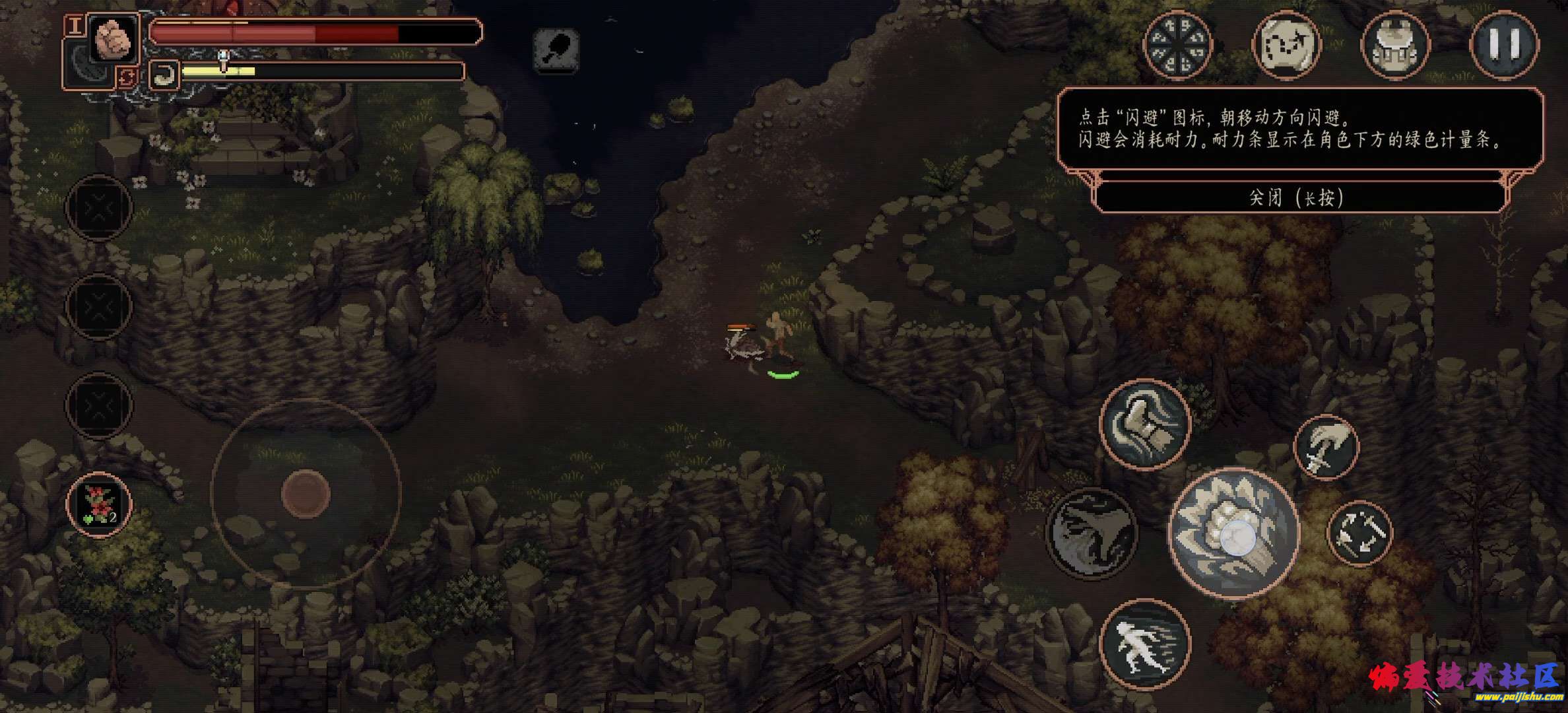Open the parchment world map
This screenshot has height=713, width=1568.
click(x=1286, y=45)
